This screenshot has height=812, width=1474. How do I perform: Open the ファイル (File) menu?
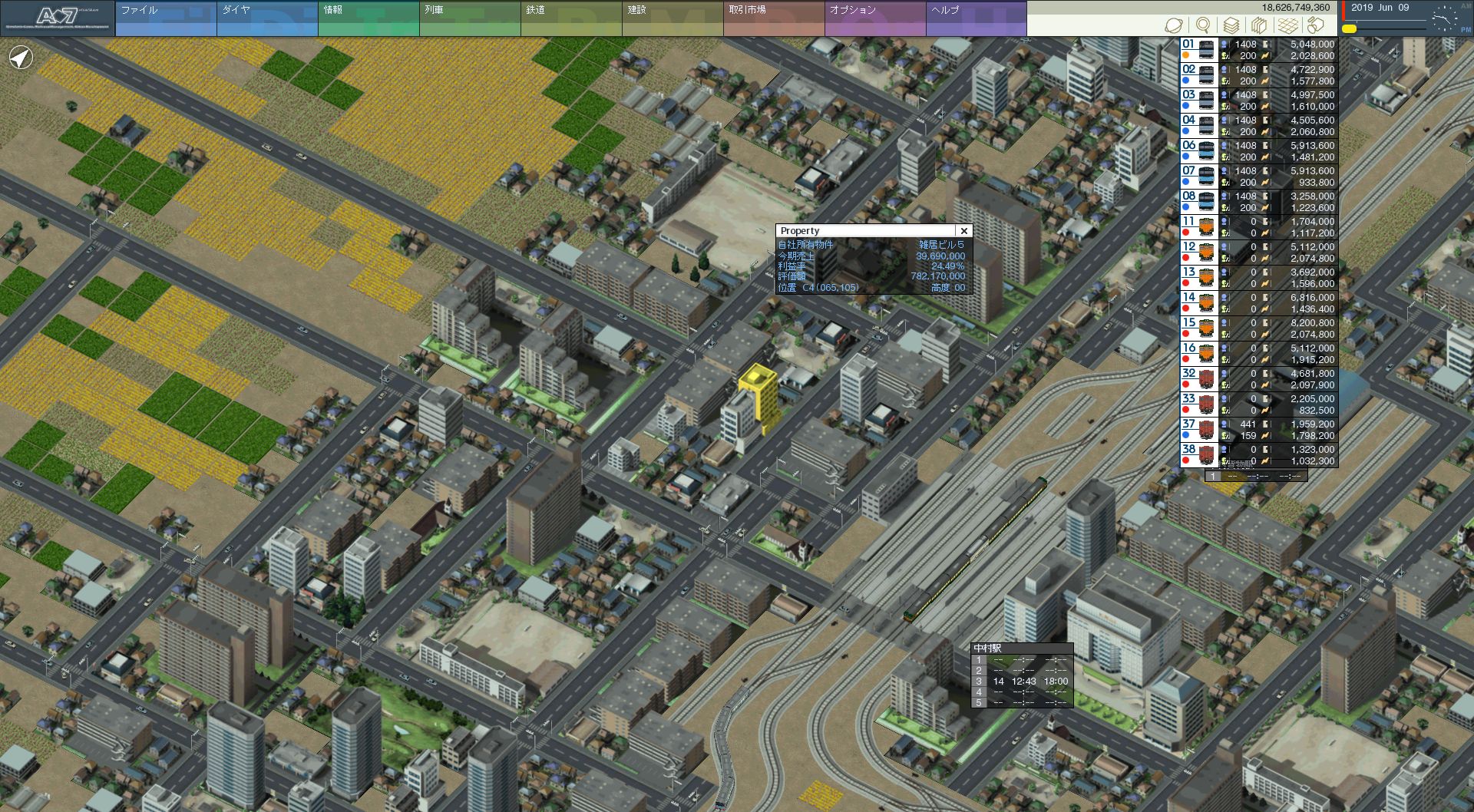pyautogui.click(x=165, y=18)
